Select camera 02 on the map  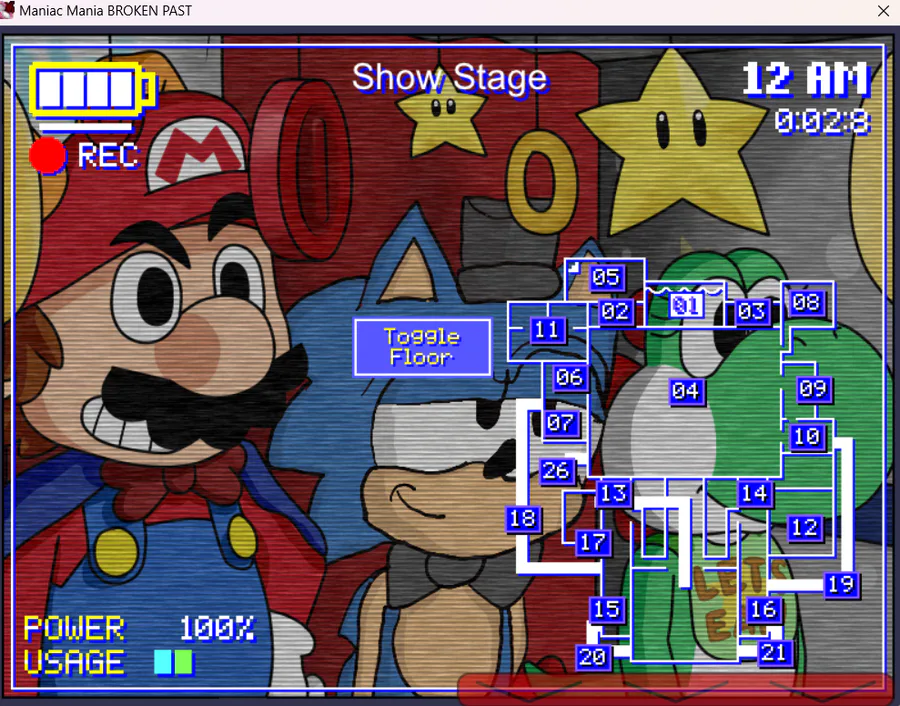(615, 311)
